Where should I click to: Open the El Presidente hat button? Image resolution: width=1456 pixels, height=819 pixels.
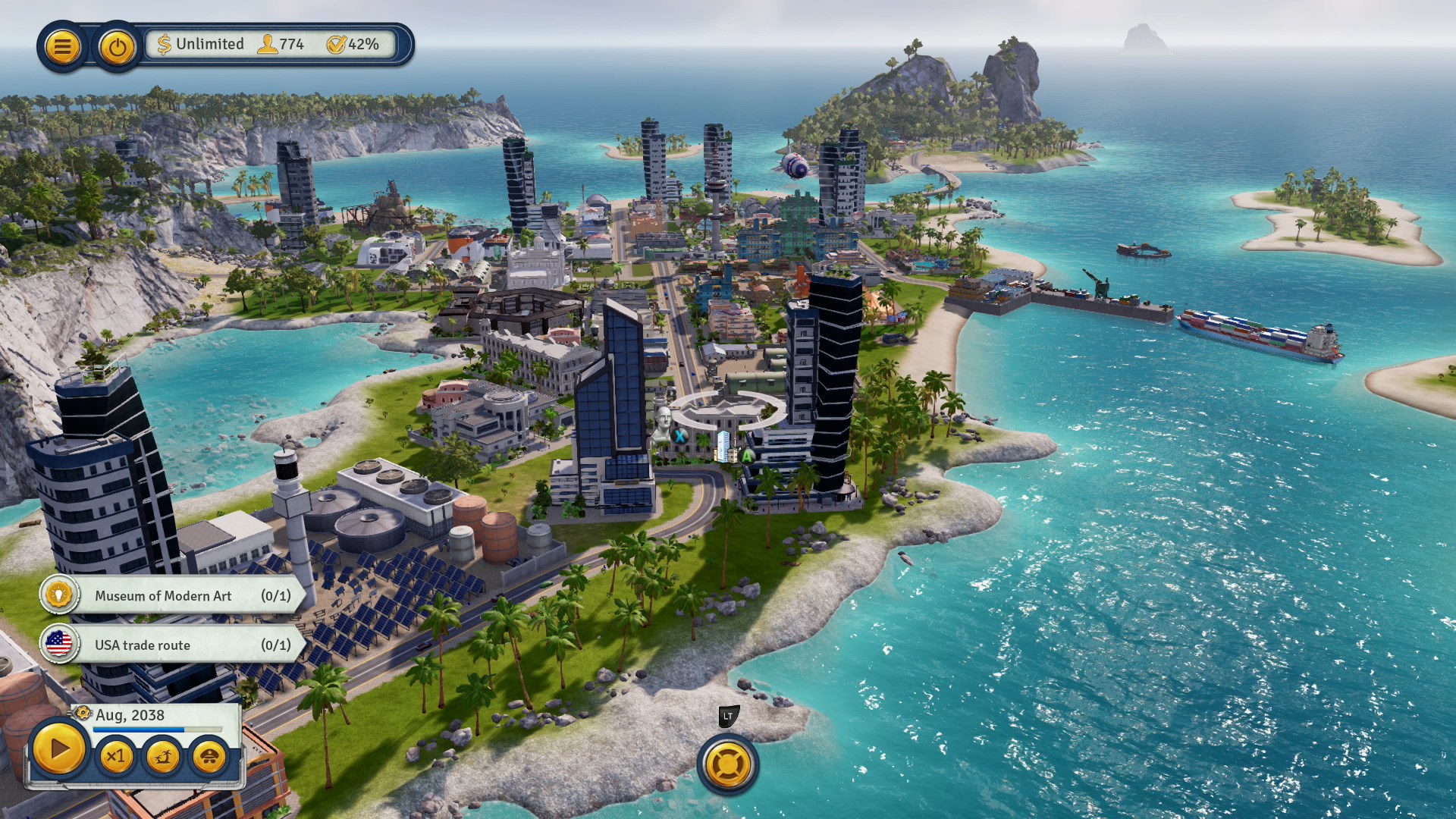pos(209,756)
